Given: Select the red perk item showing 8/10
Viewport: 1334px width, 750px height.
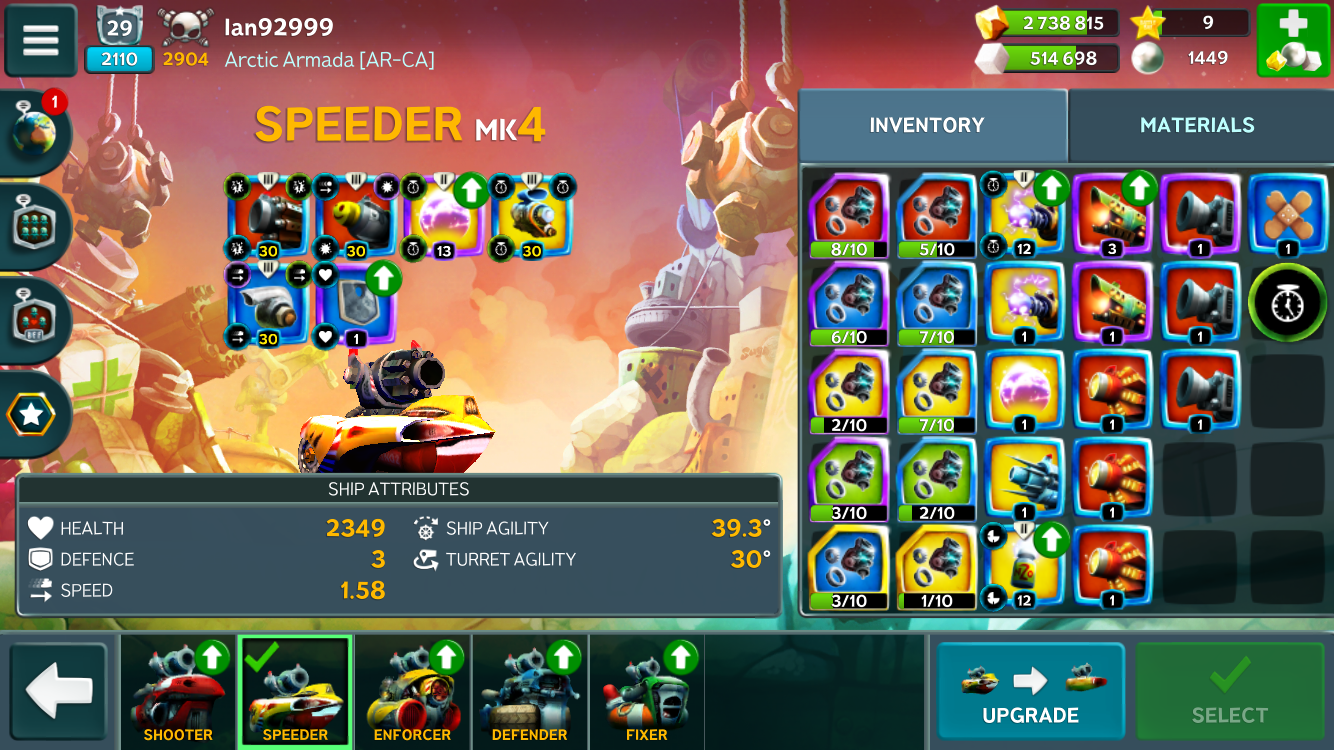Looking at the screenshot, I should [x=848, y=214].
